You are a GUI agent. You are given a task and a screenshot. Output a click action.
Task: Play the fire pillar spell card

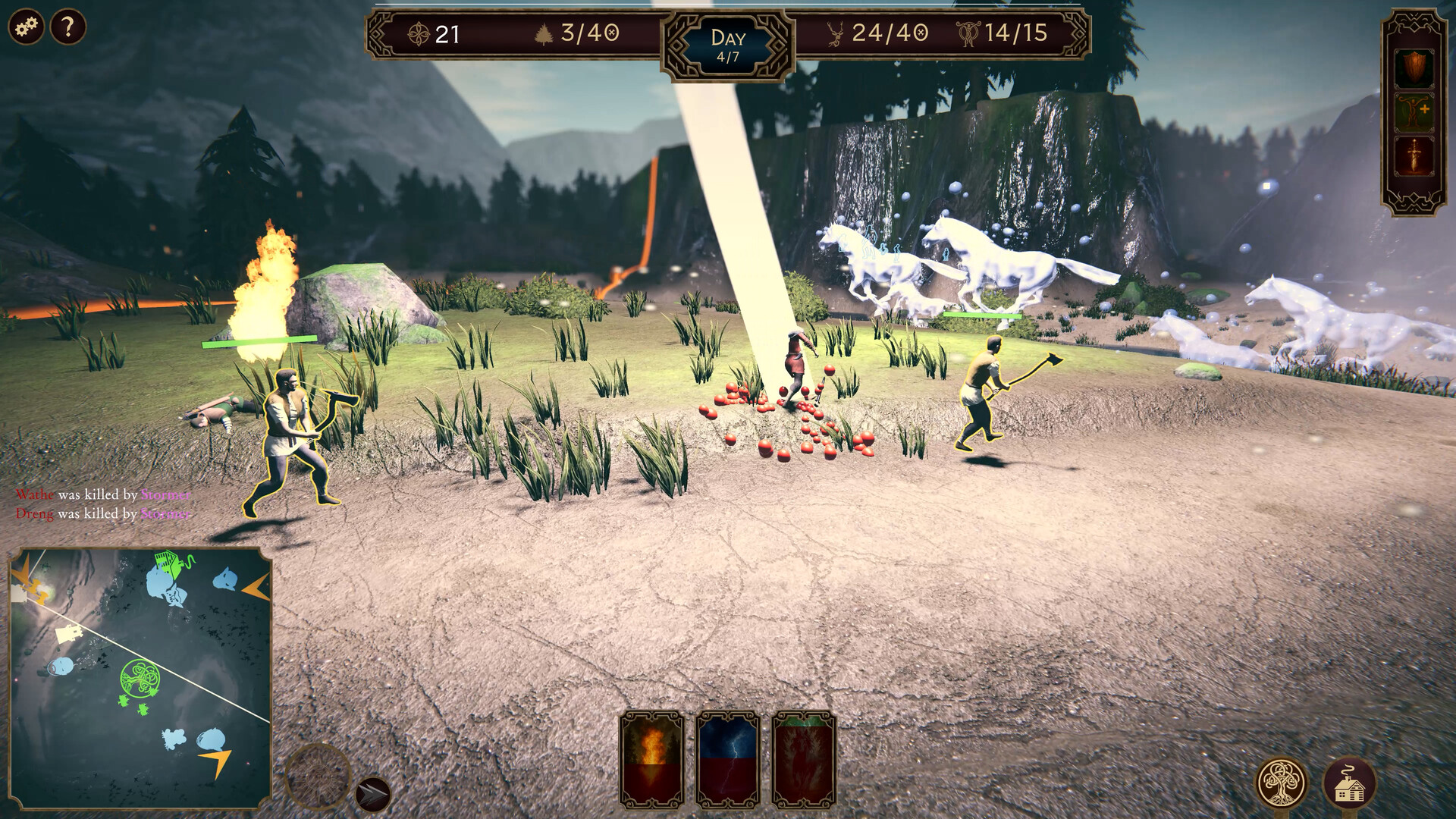coord(652,760)
